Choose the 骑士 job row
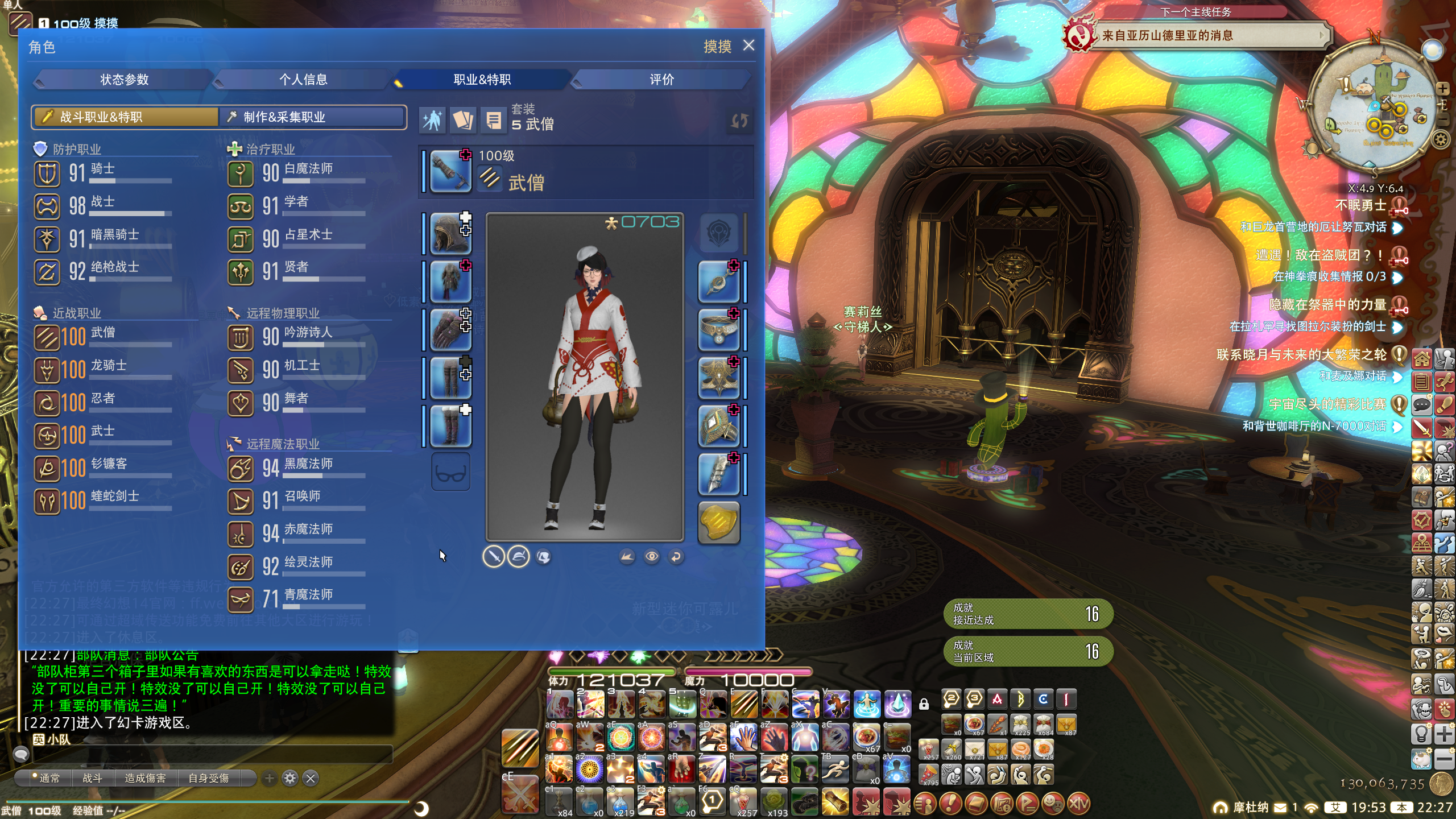The image size is (1456, 819). point(102,172)
